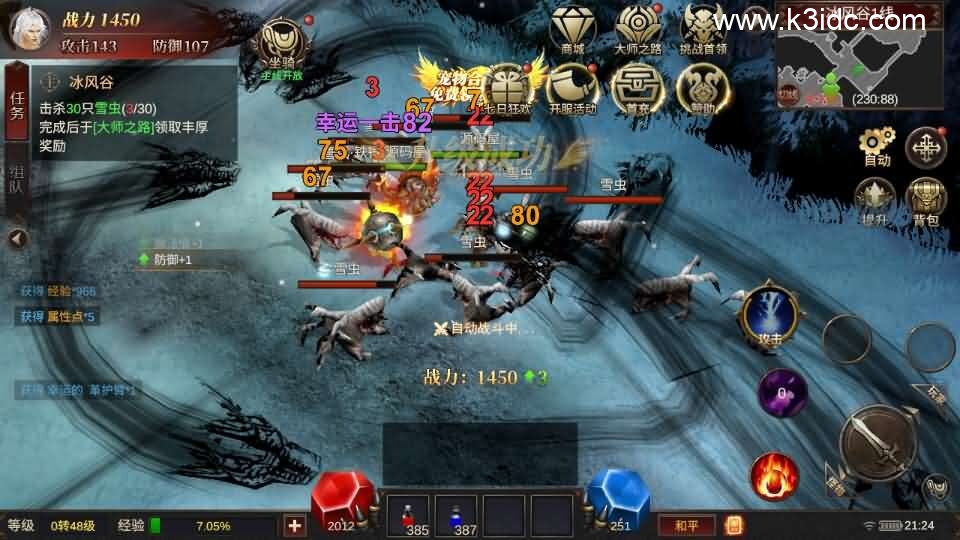Open the 背包 backpack
The height and width of the screenshot is (540, 960).
click(926, 199)
